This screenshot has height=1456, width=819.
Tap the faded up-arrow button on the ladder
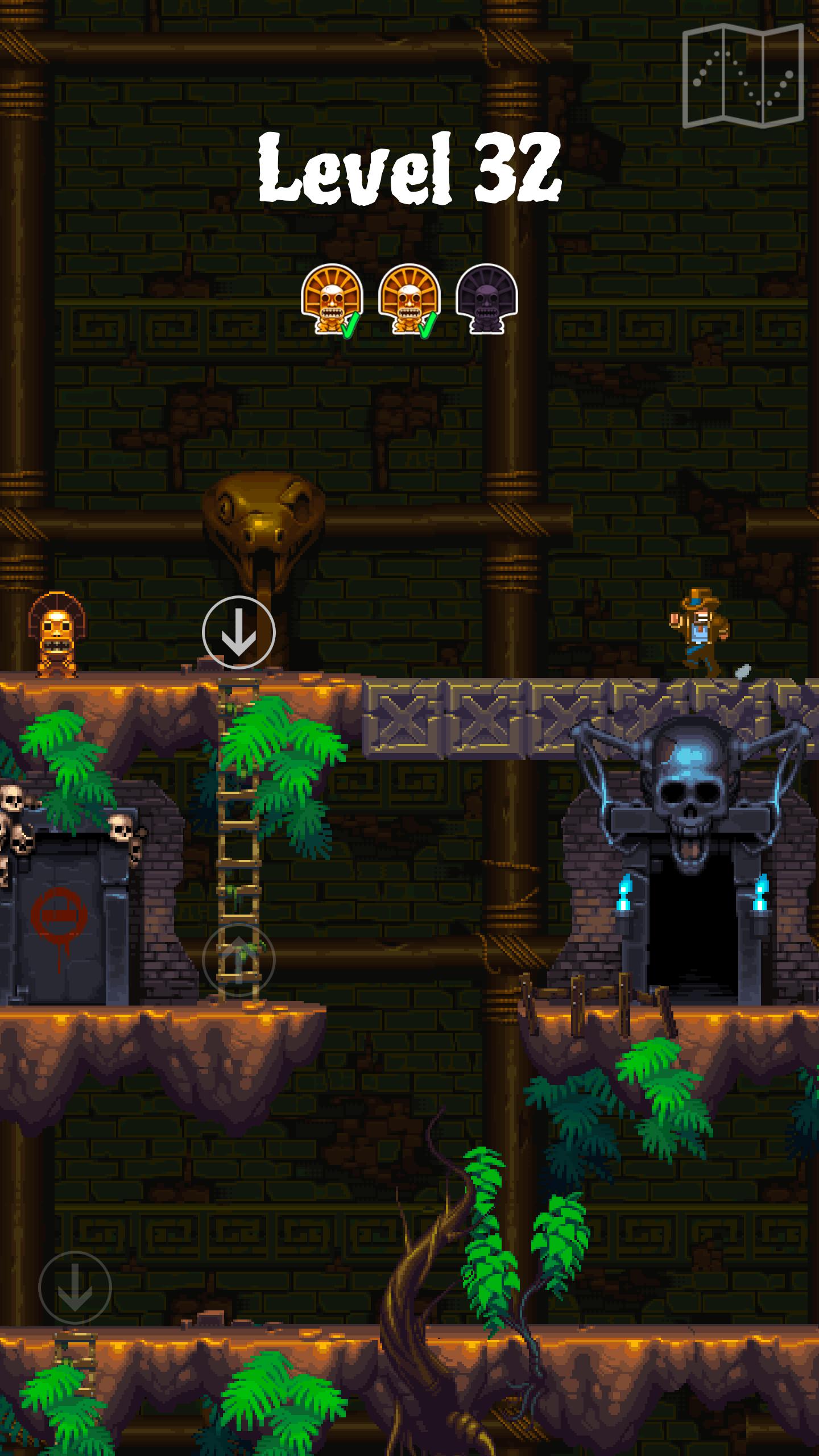[238, 960]
